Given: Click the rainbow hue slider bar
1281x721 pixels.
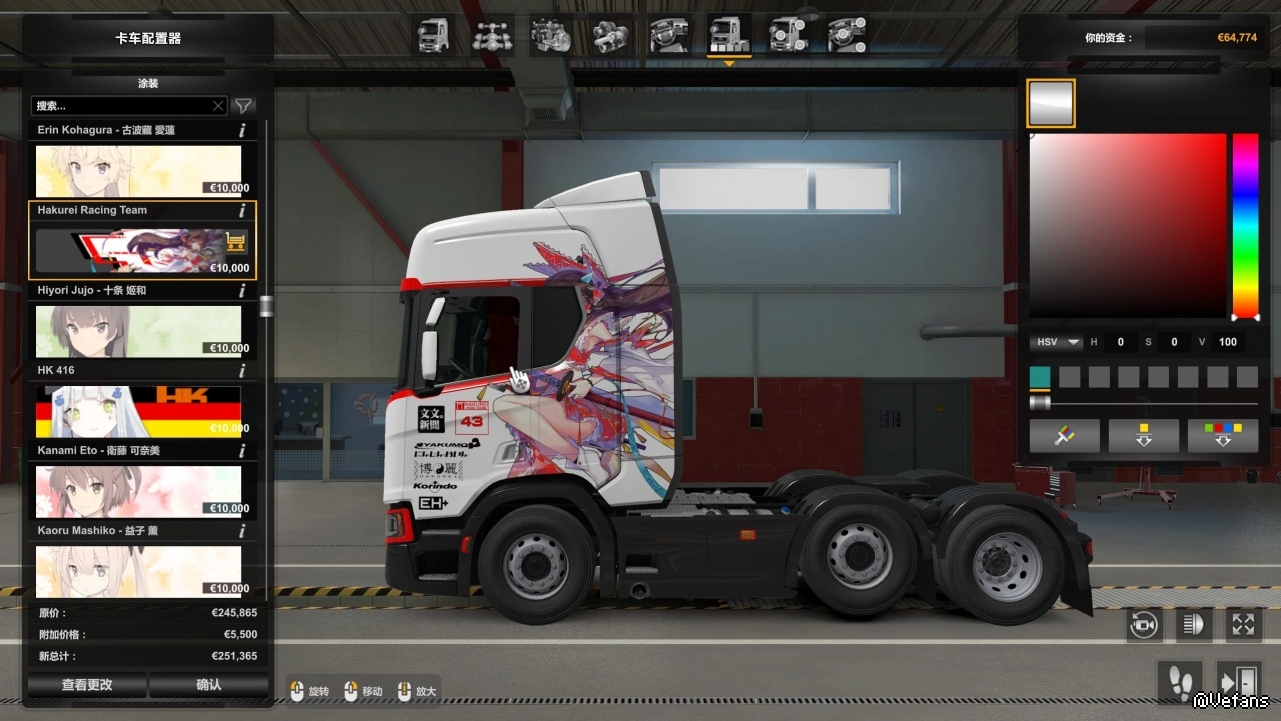Looking at the screenshot, I should coord(1245,225).
